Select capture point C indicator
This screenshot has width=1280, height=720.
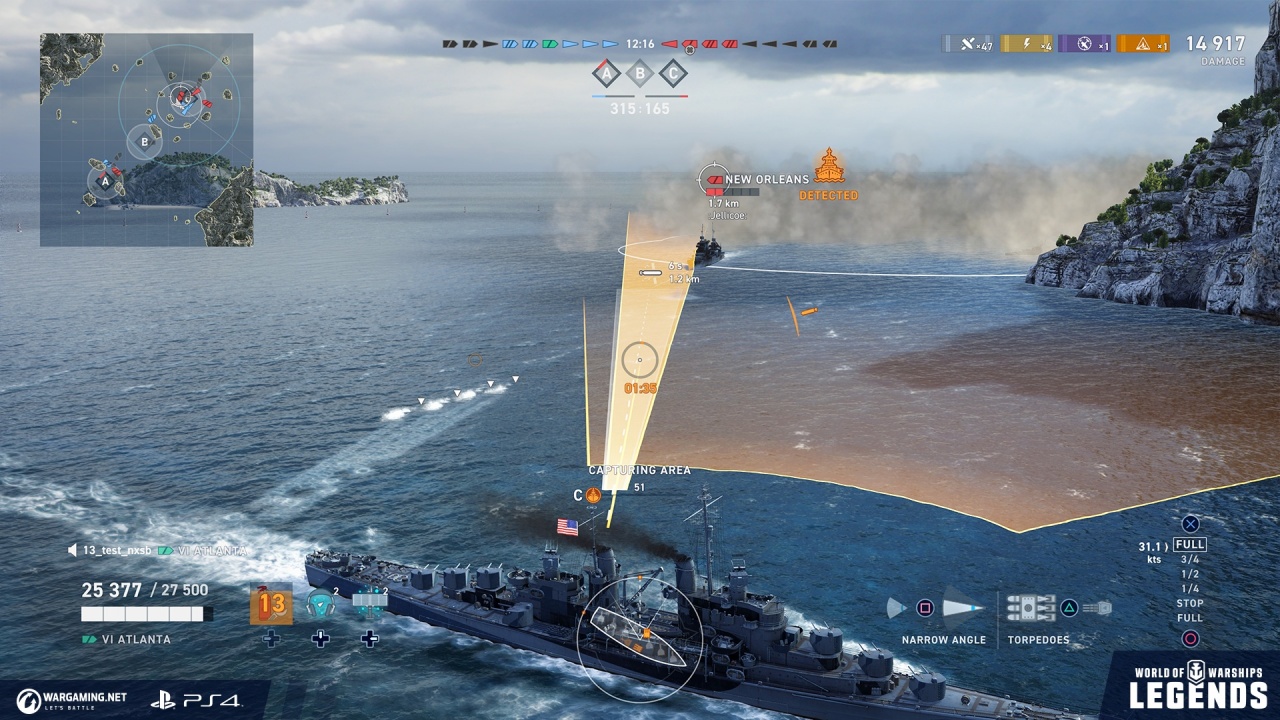(673, 73)
